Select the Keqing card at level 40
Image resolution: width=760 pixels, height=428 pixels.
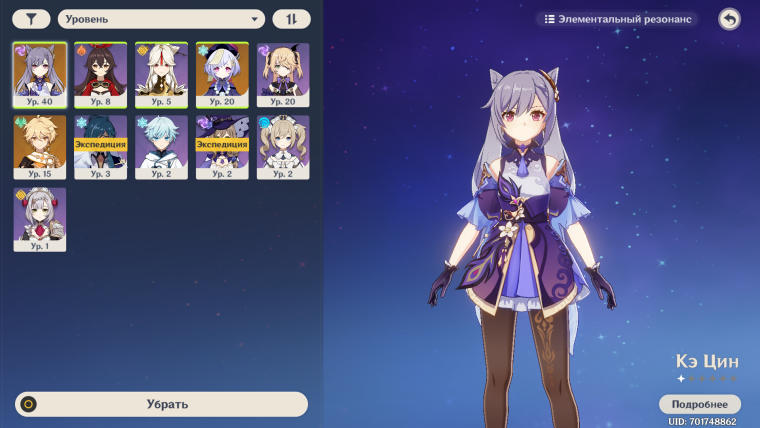[x=40, y=75]
